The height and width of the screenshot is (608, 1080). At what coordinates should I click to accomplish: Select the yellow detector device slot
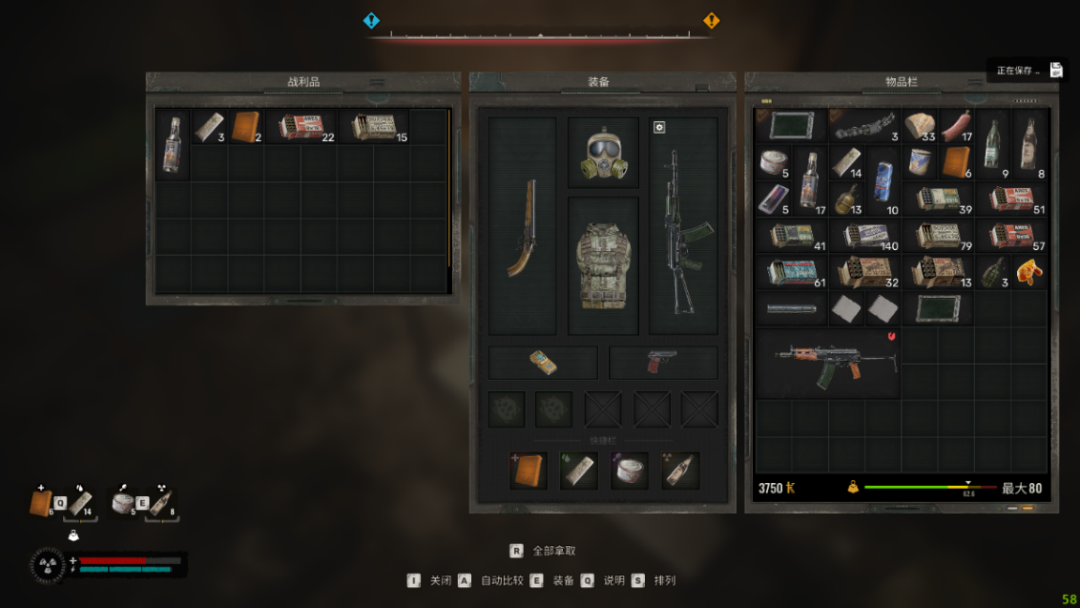(543, 362)
